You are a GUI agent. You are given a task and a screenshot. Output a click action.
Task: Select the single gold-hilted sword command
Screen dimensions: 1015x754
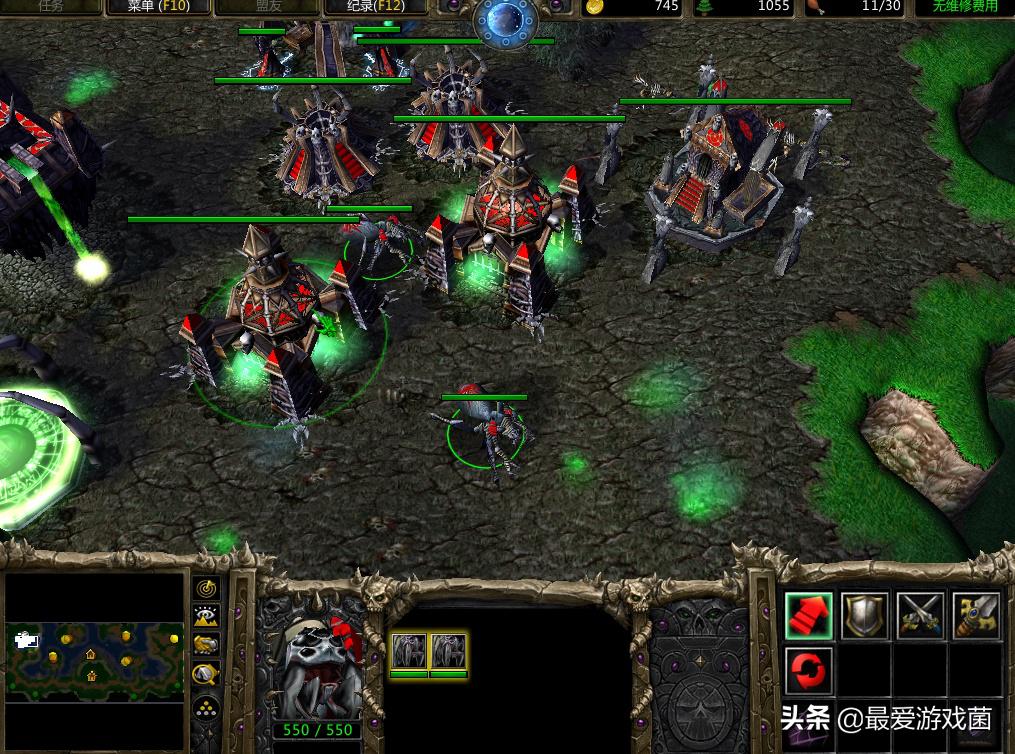977,615
